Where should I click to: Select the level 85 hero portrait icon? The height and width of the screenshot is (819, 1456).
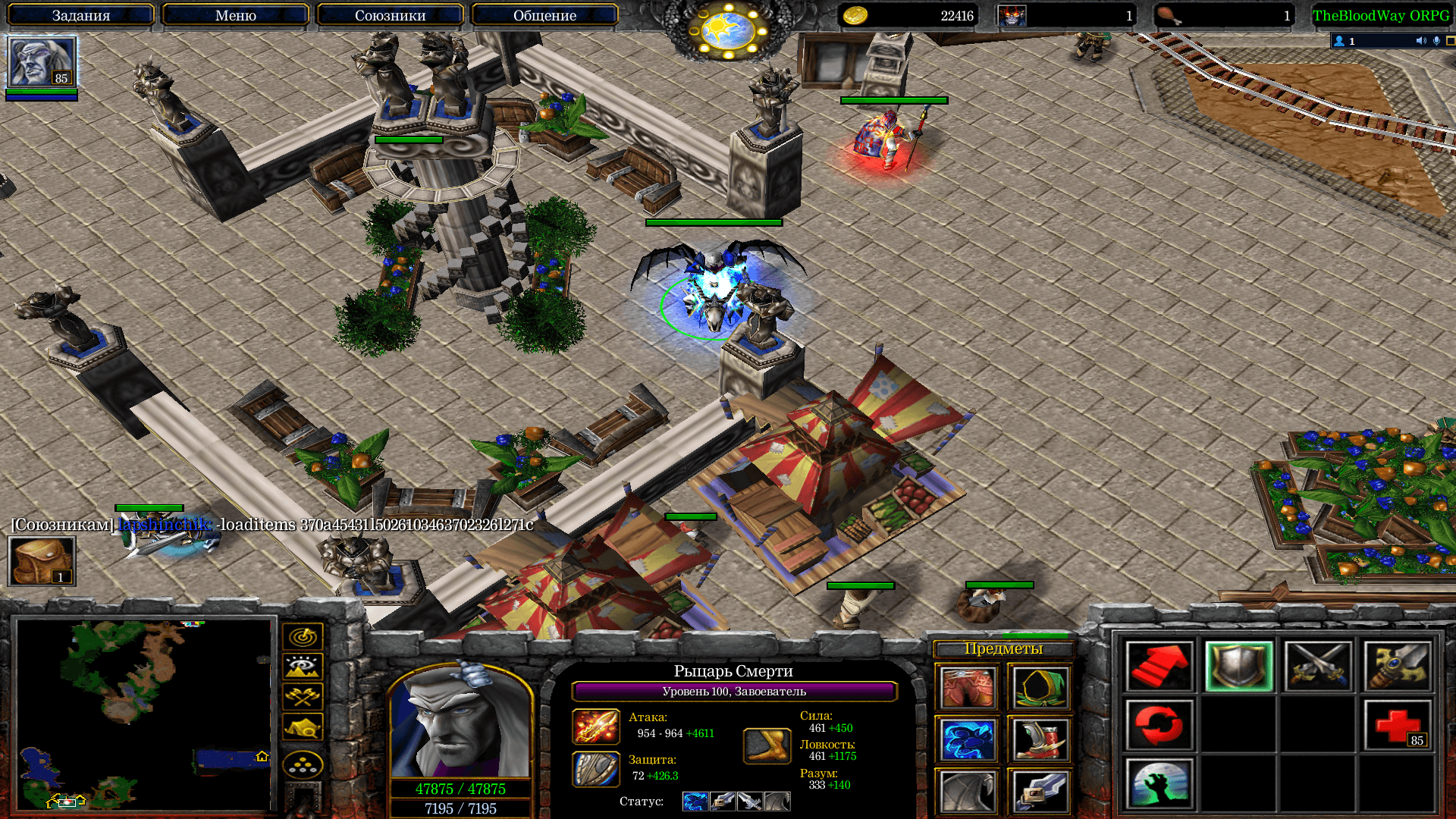[42, 62]
